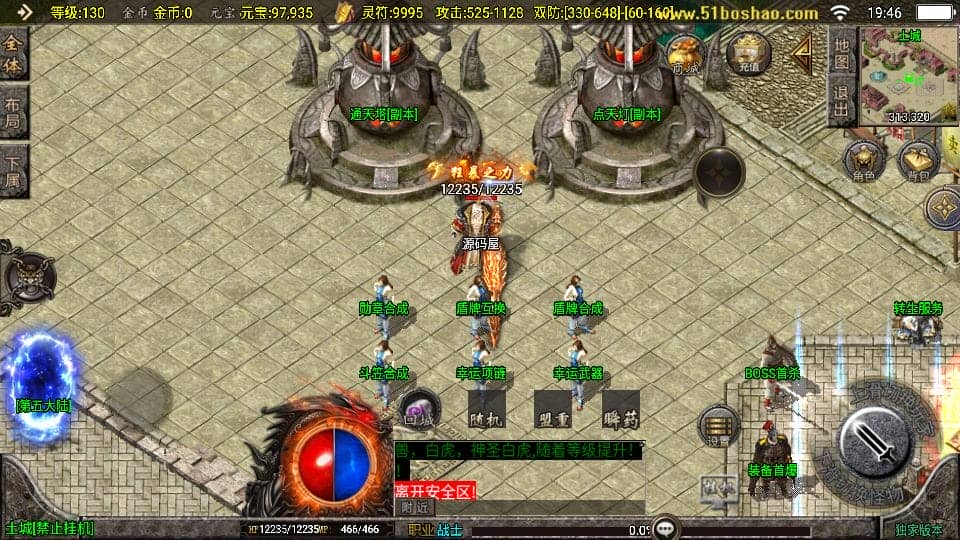This screenshot has width=960, height=540.
Task: Open the 设置 settings icon
Action: coord(717,425)
